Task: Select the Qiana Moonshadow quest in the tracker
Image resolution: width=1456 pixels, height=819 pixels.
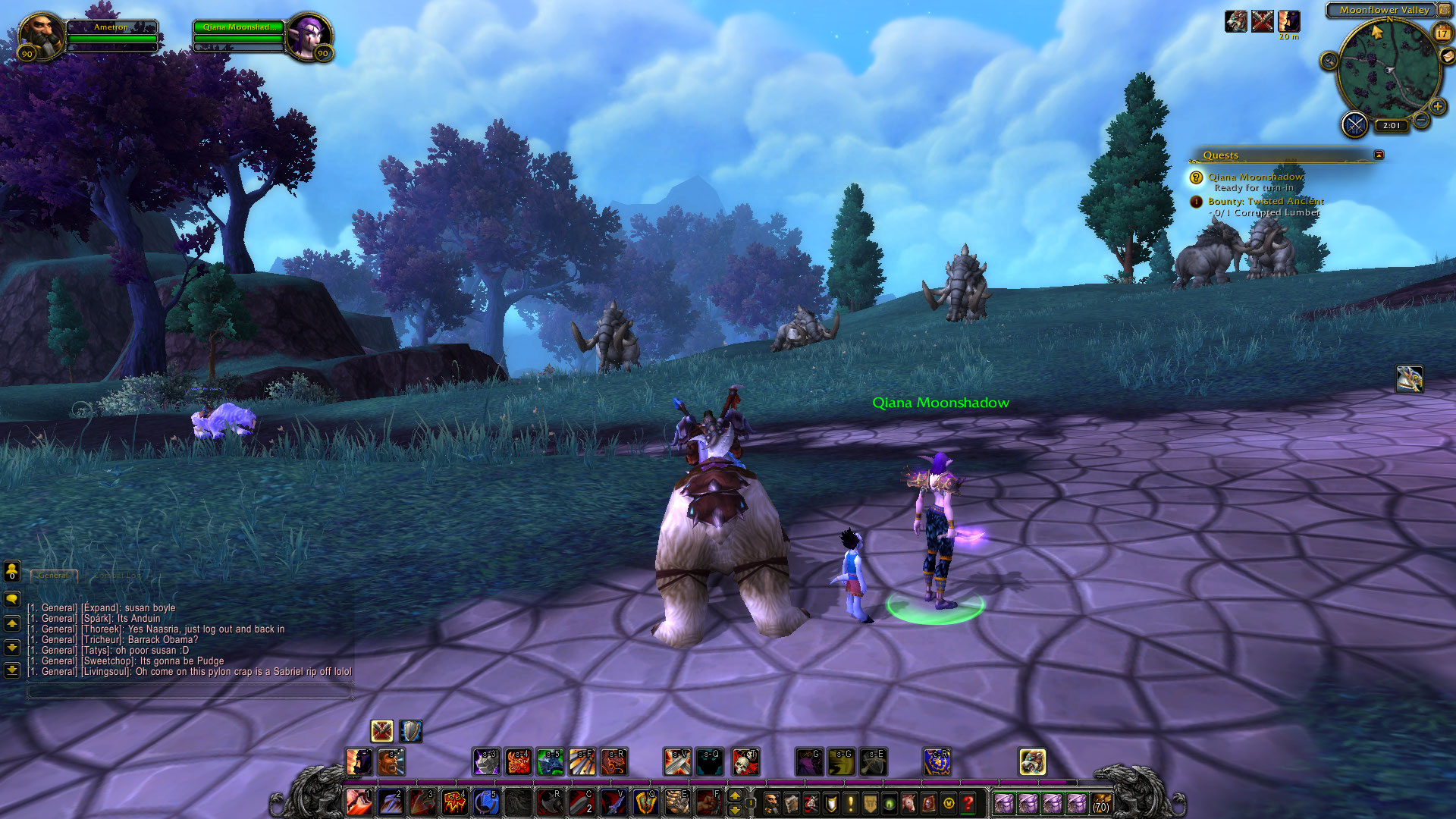Action: 1255,177
